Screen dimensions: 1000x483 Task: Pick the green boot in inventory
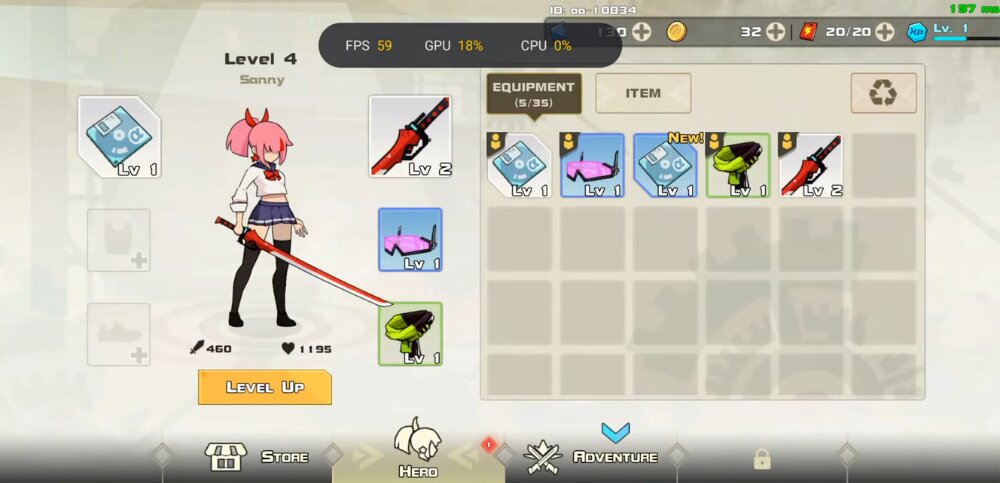click(x=738, y=165)
